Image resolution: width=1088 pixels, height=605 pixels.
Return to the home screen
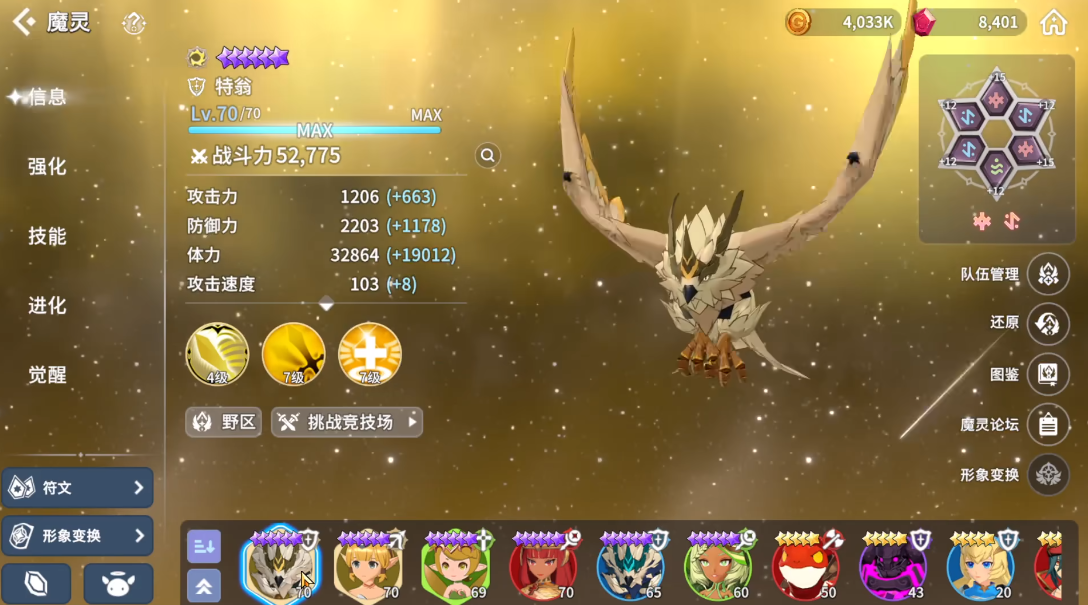tap(1053, 22)
